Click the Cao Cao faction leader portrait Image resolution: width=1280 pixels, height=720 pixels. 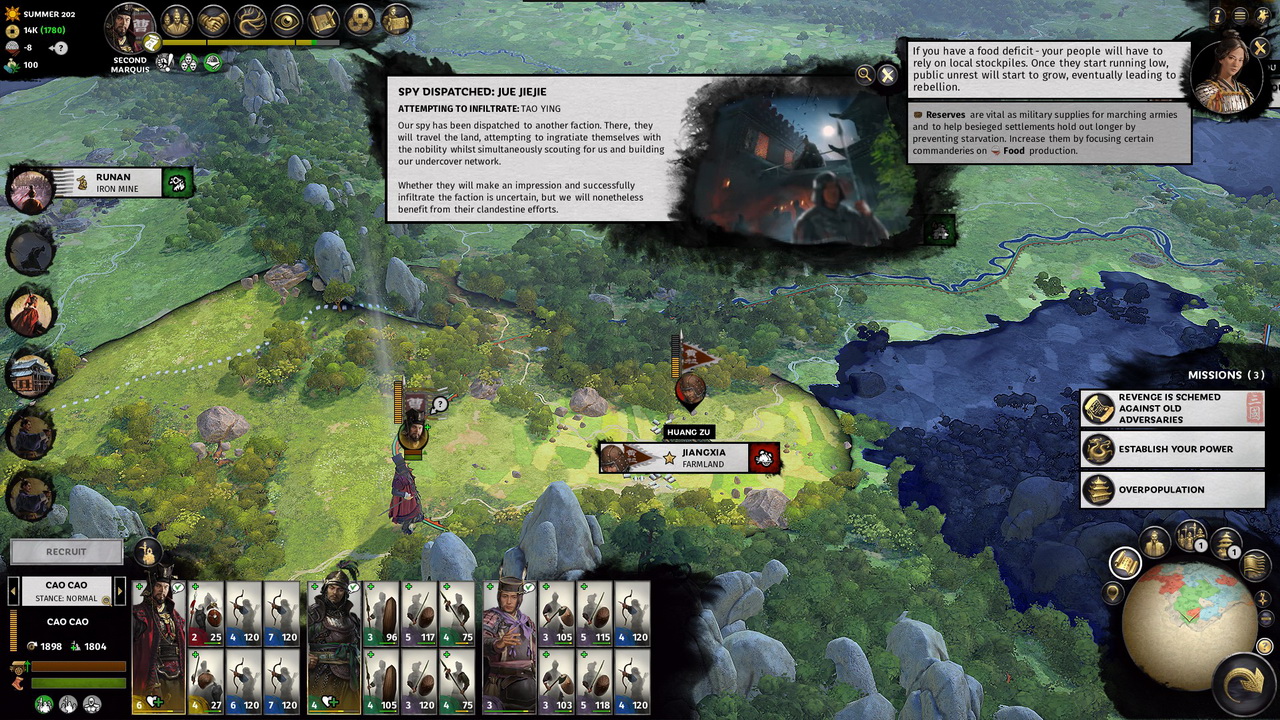click(129, 28)
